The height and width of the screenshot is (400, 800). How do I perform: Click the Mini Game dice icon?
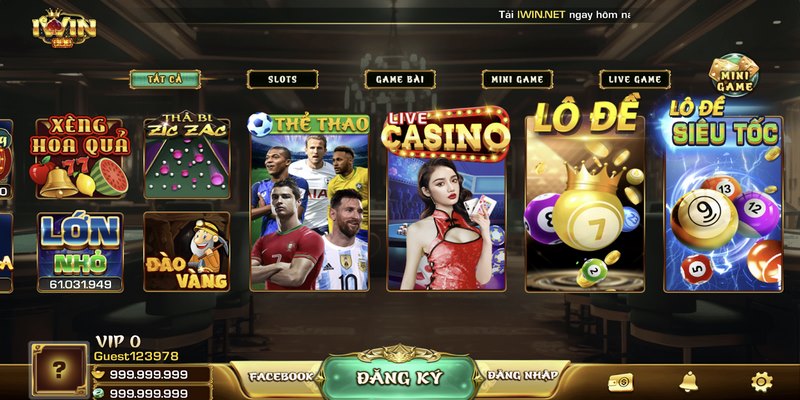733,73
